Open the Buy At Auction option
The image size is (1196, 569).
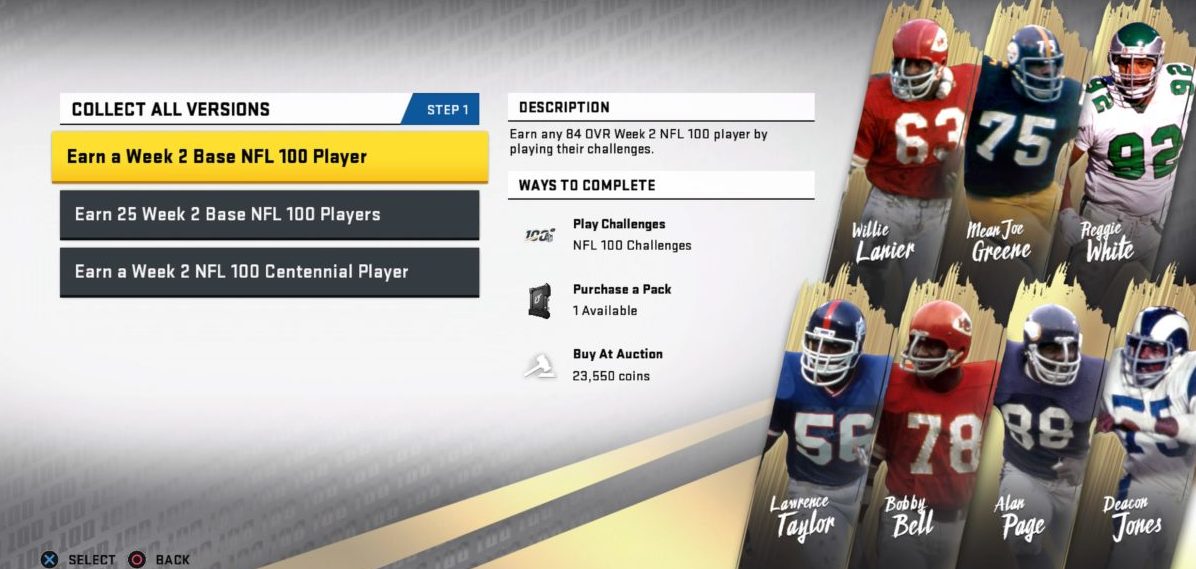(617, 364)
